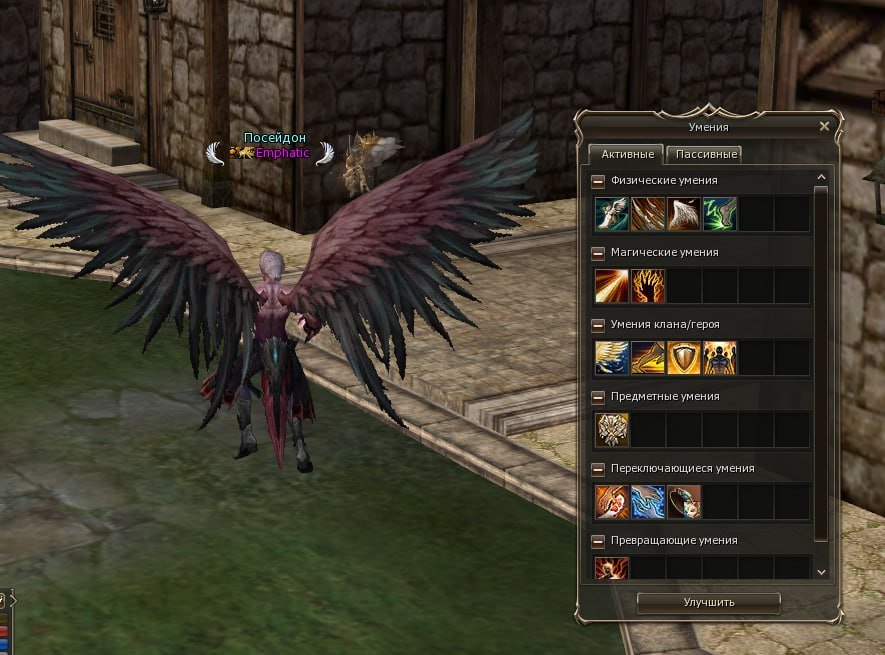The width and height of the screenshot is (885, 655).
Task: Collapse the Превращающие умения section
Action: click(x=598, y=541)
